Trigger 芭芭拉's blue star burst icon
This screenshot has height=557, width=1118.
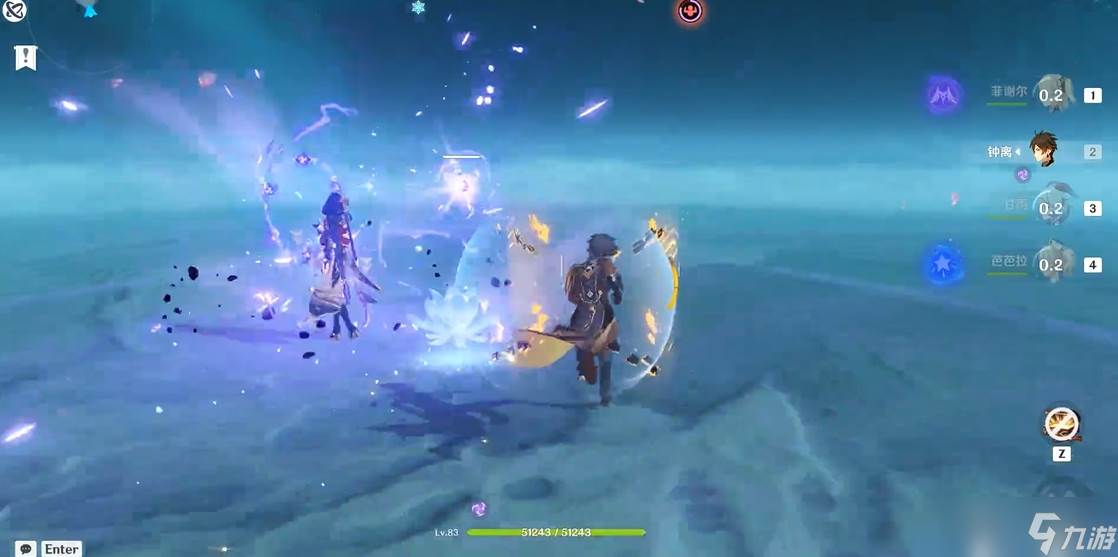(944, 265)
